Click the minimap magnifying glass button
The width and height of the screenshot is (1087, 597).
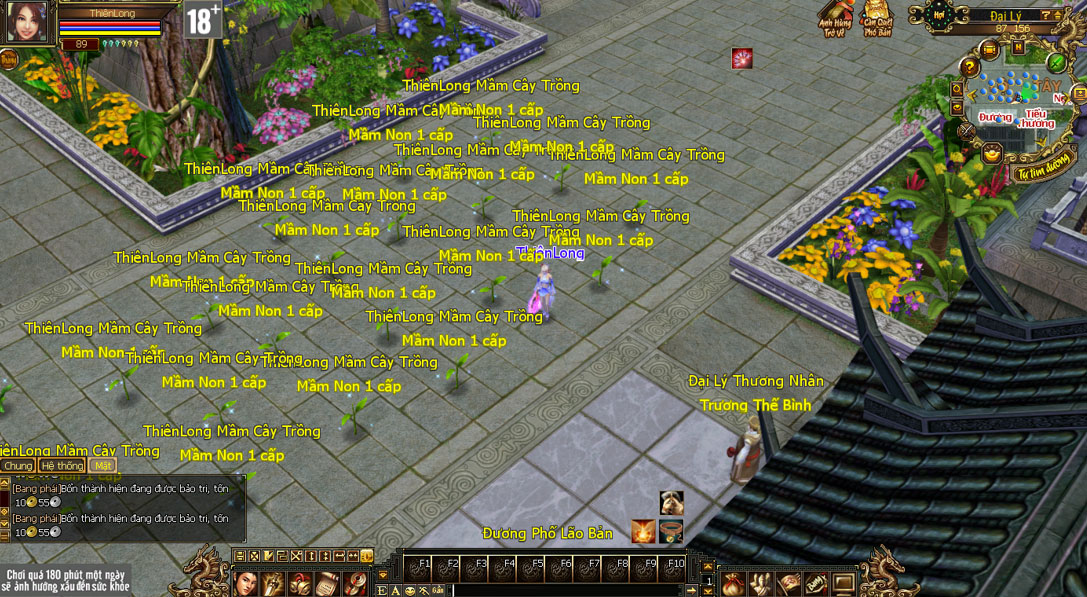coord(957,88)
